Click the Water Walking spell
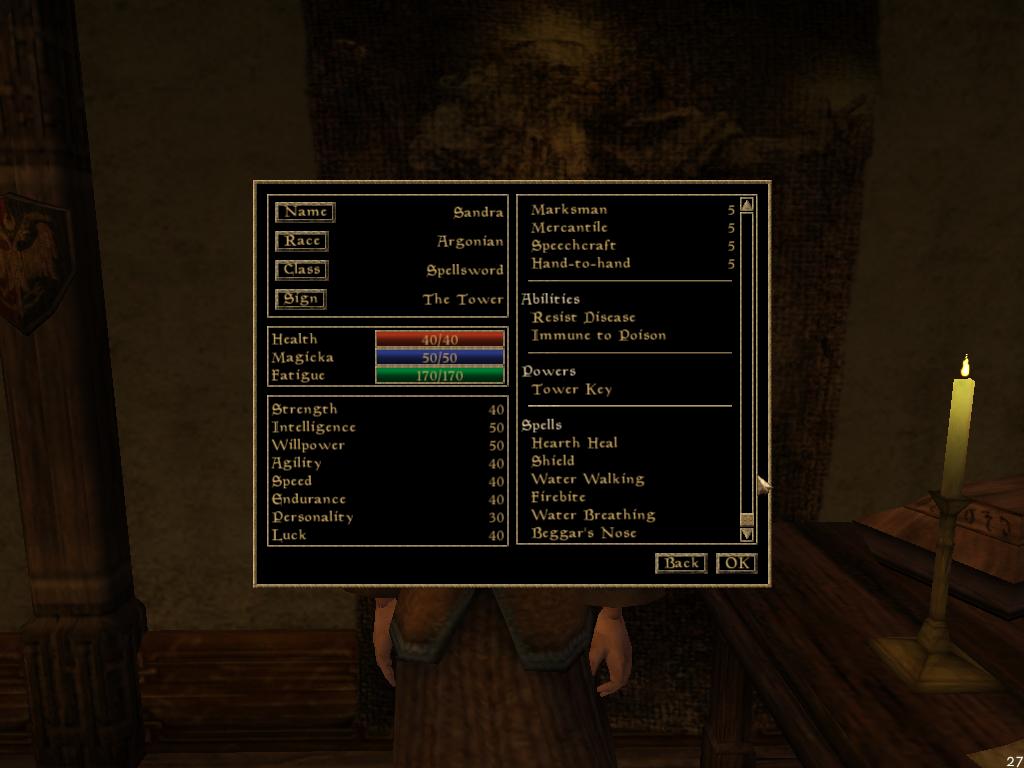 click(587, 479)
